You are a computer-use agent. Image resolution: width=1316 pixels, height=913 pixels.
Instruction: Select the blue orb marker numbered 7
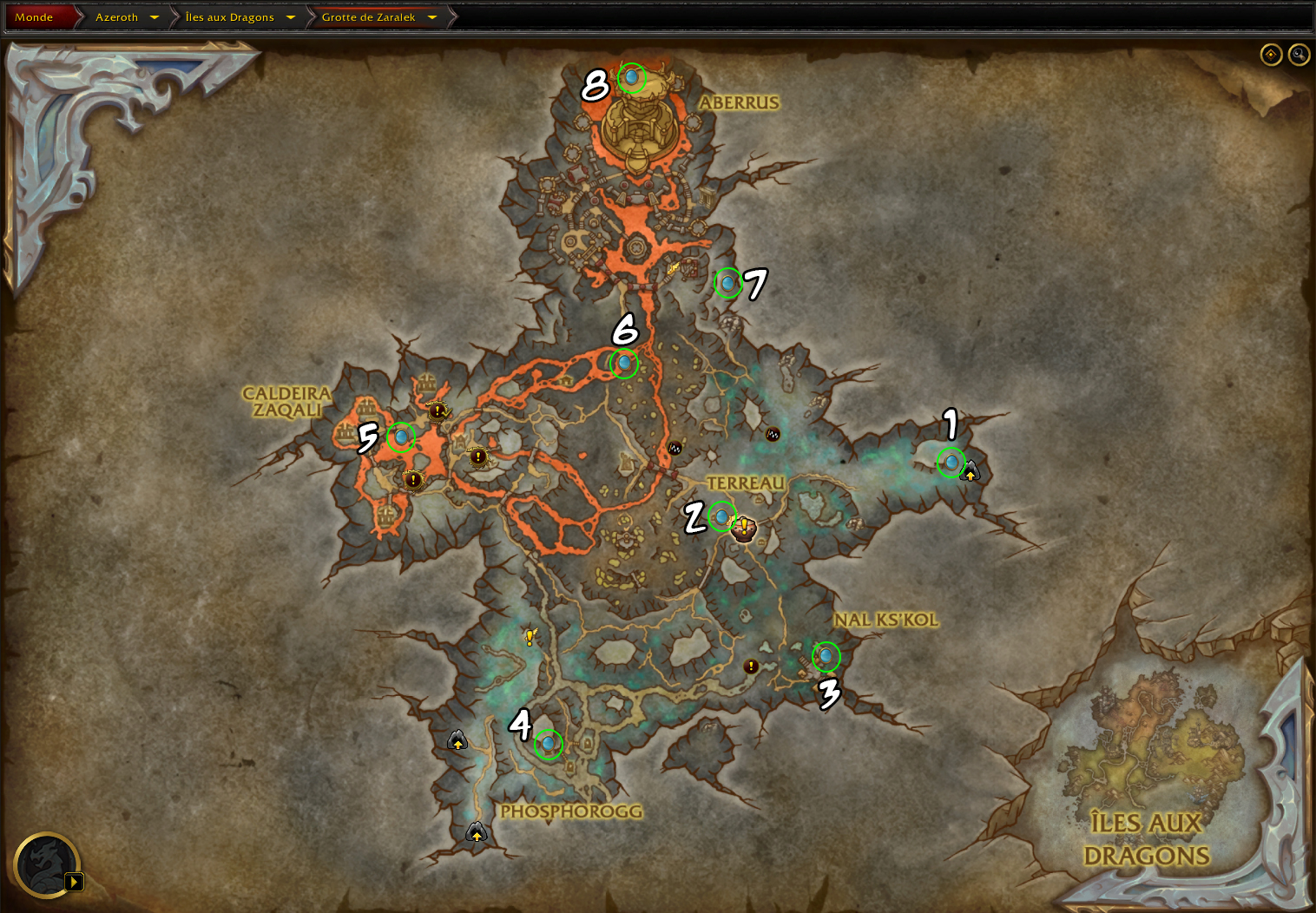(x=728, y=282)
